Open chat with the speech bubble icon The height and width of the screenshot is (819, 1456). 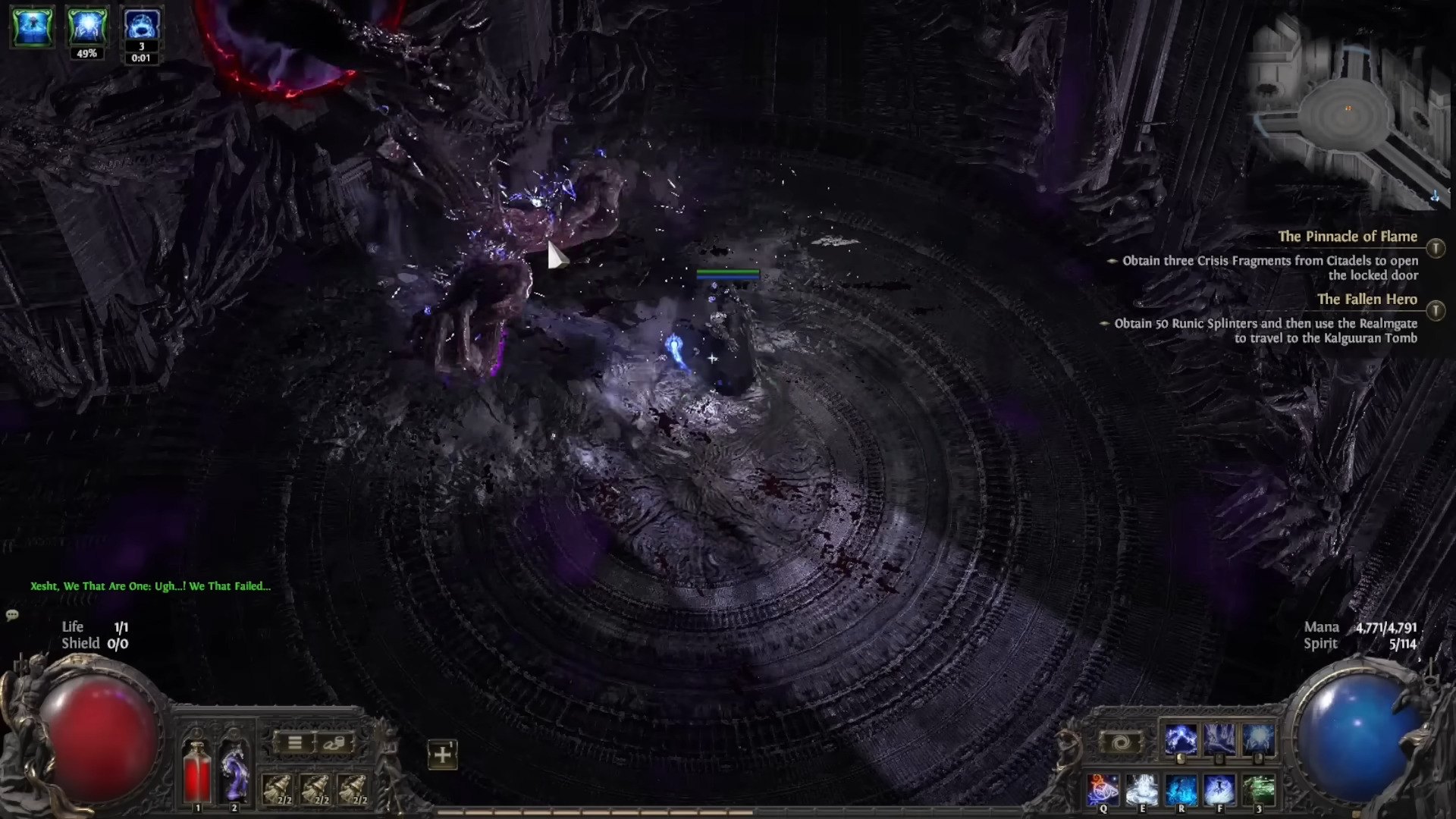pyautogui.click(x=11, y=615)
